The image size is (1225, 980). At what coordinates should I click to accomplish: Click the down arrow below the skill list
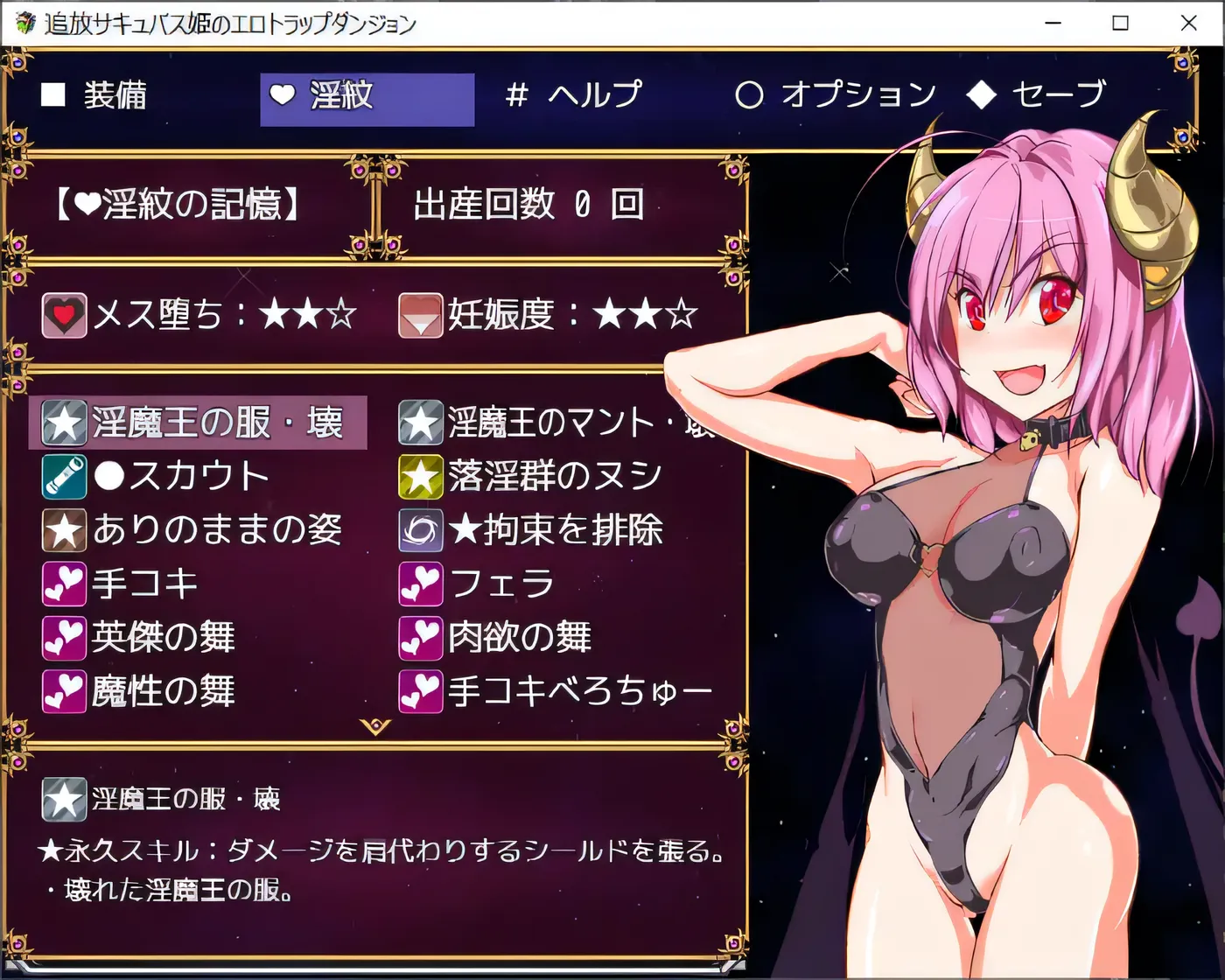click(x=375, y=726)
